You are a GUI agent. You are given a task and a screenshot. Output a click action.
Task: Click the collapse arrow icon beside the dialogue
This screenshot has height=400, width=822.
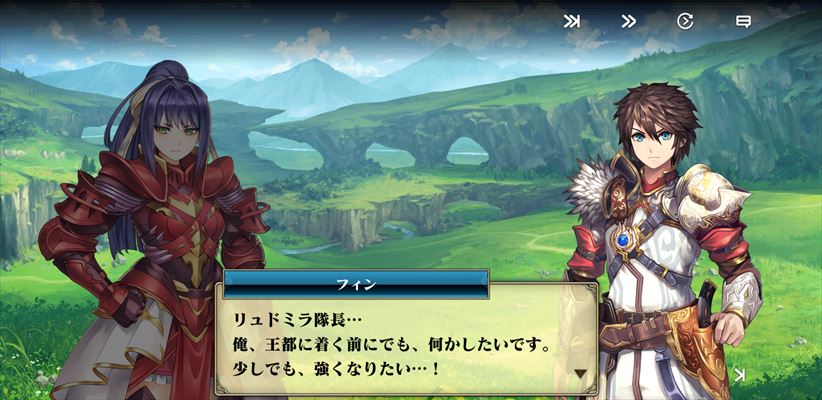coord(739,375)
